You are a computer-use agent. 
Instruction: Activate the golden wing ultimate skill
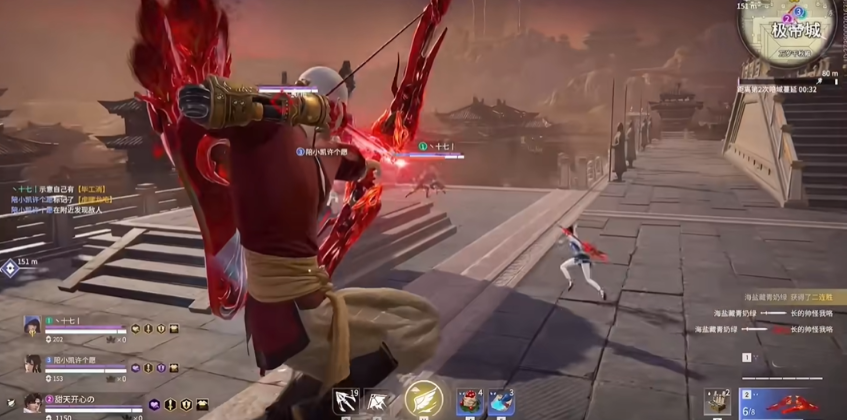pos(422,400)
